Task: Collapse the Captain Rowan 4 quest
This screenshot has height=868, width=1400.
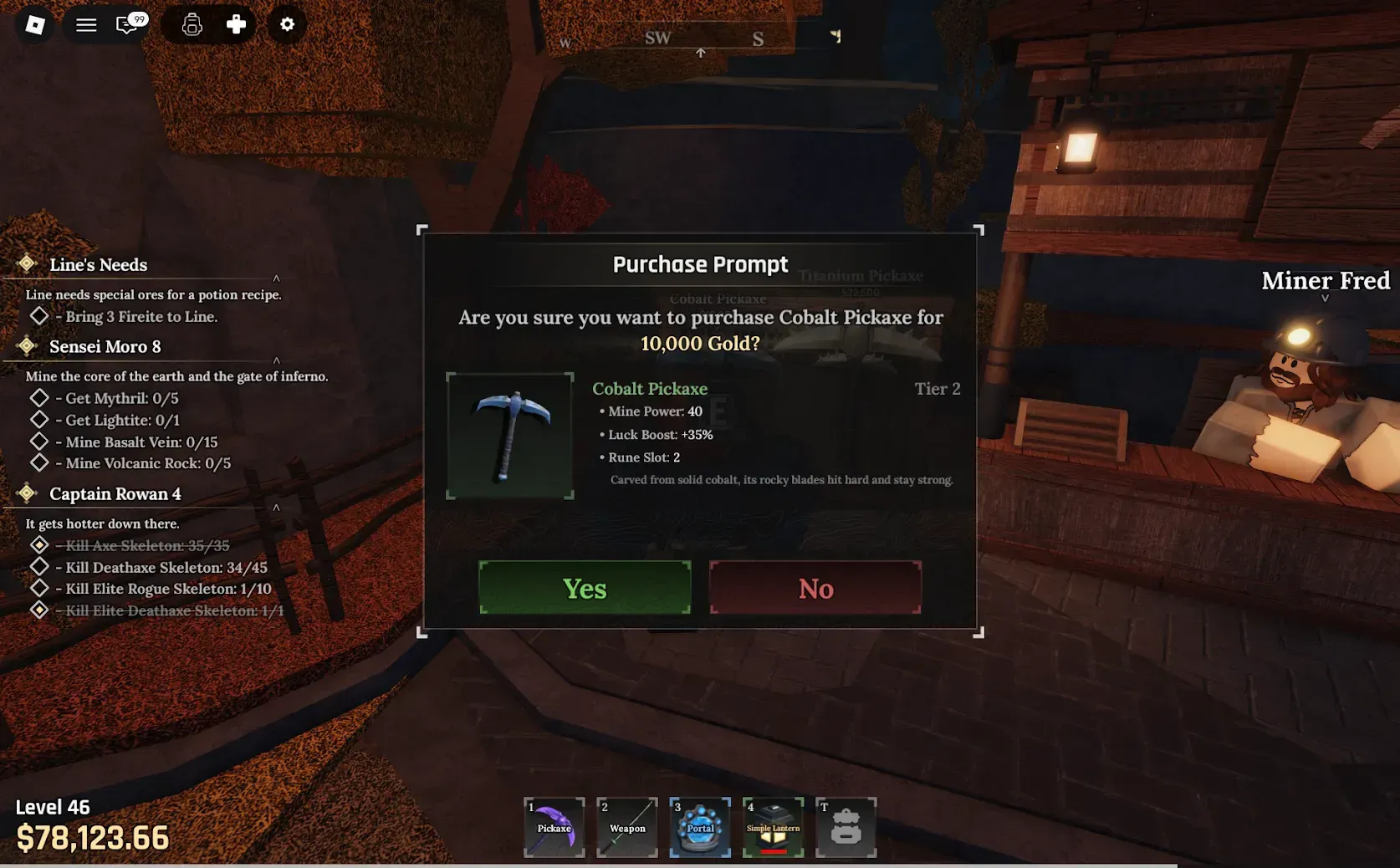Action: (276, 508)
